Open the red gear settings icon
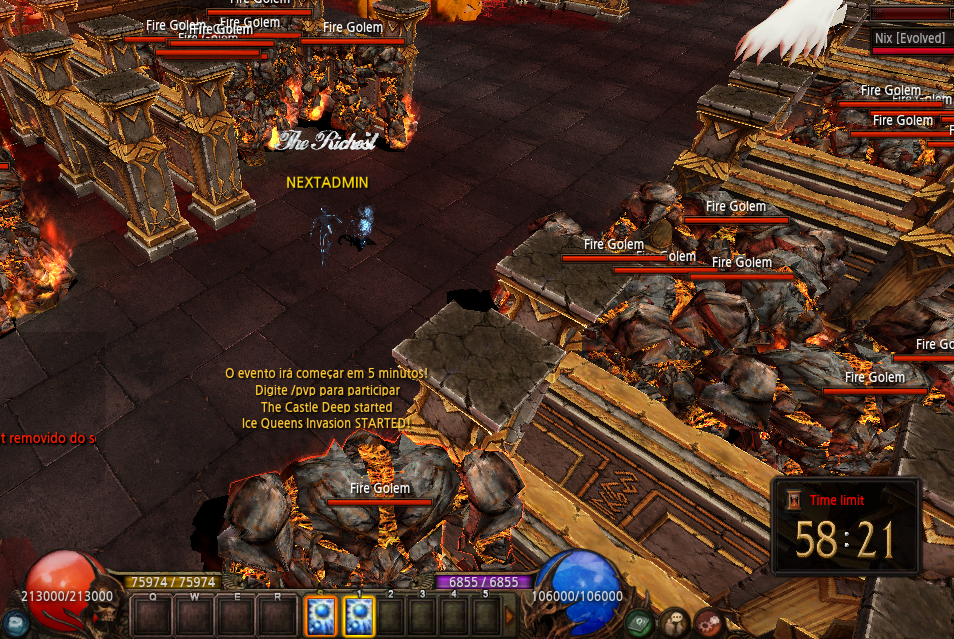954x639 pixels. (709, 623)
